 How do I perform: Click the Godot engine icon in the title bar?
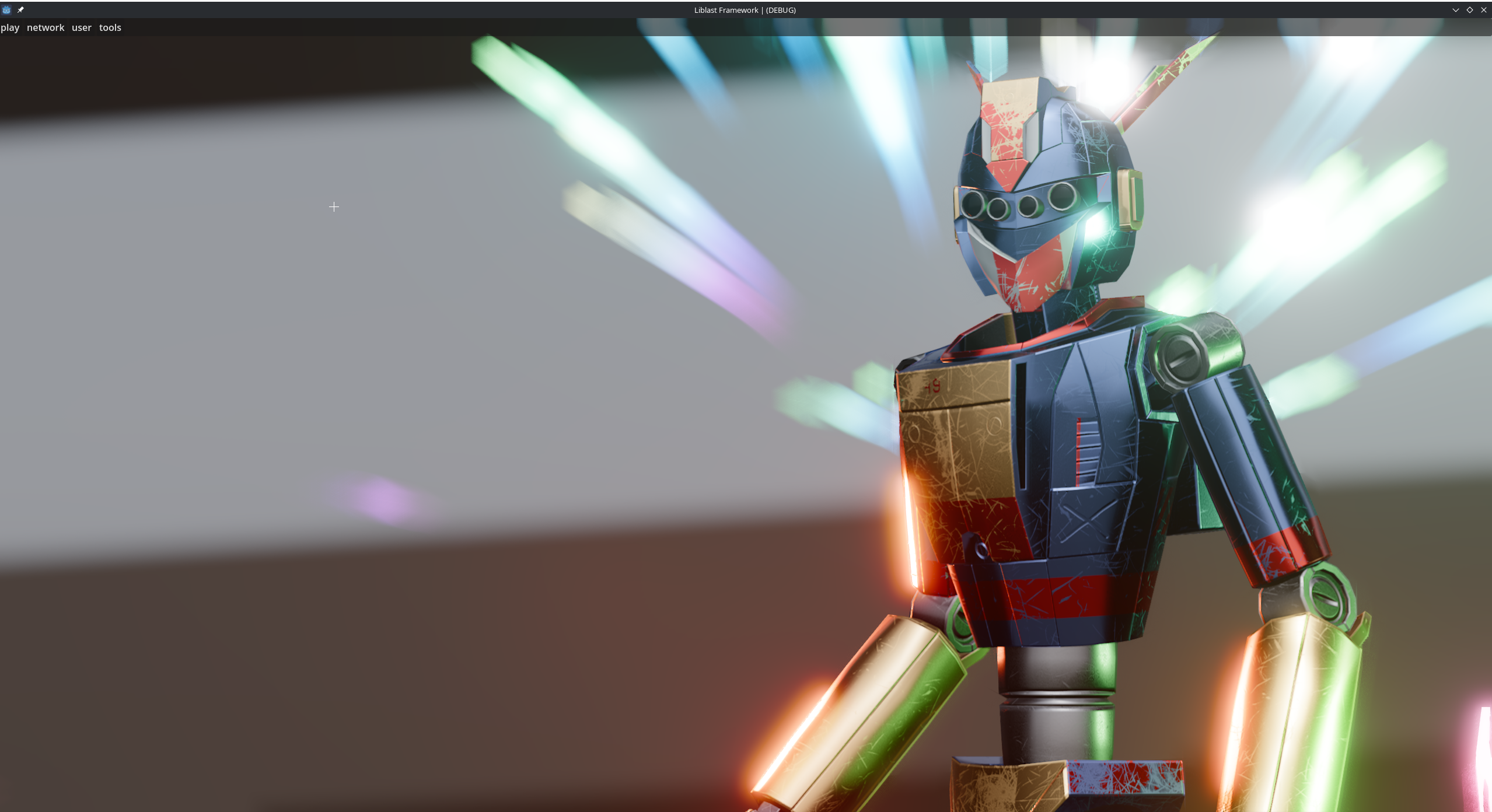tap(6, 9)
